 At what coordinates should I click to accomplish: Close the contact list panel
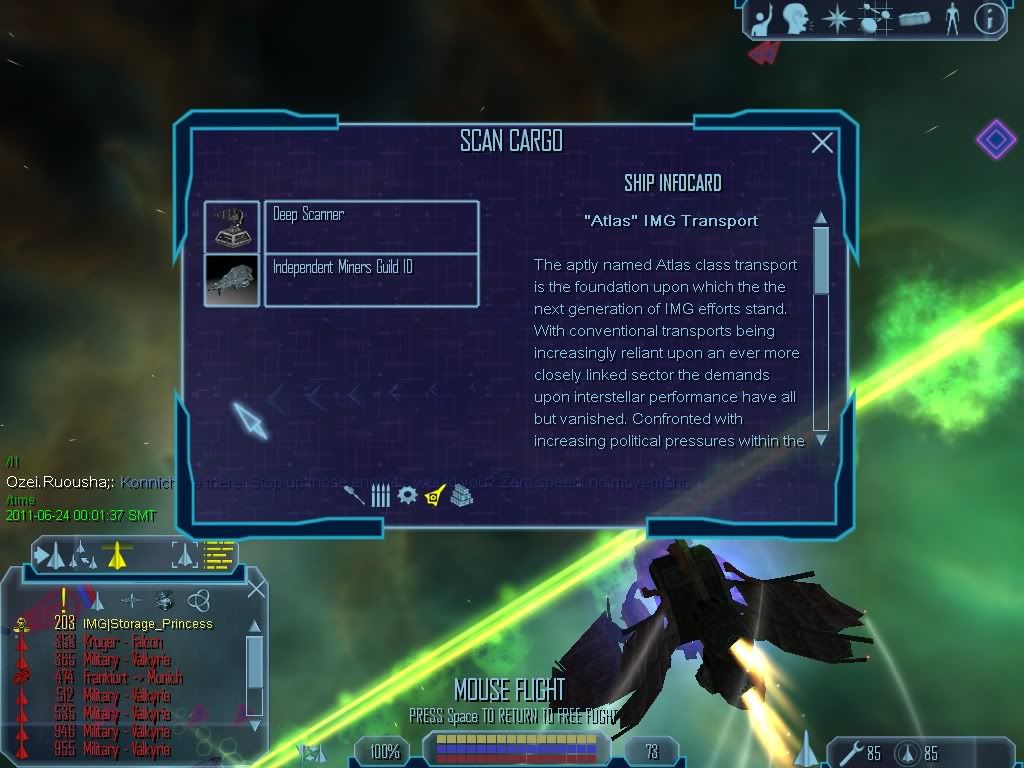pos(256,589)
